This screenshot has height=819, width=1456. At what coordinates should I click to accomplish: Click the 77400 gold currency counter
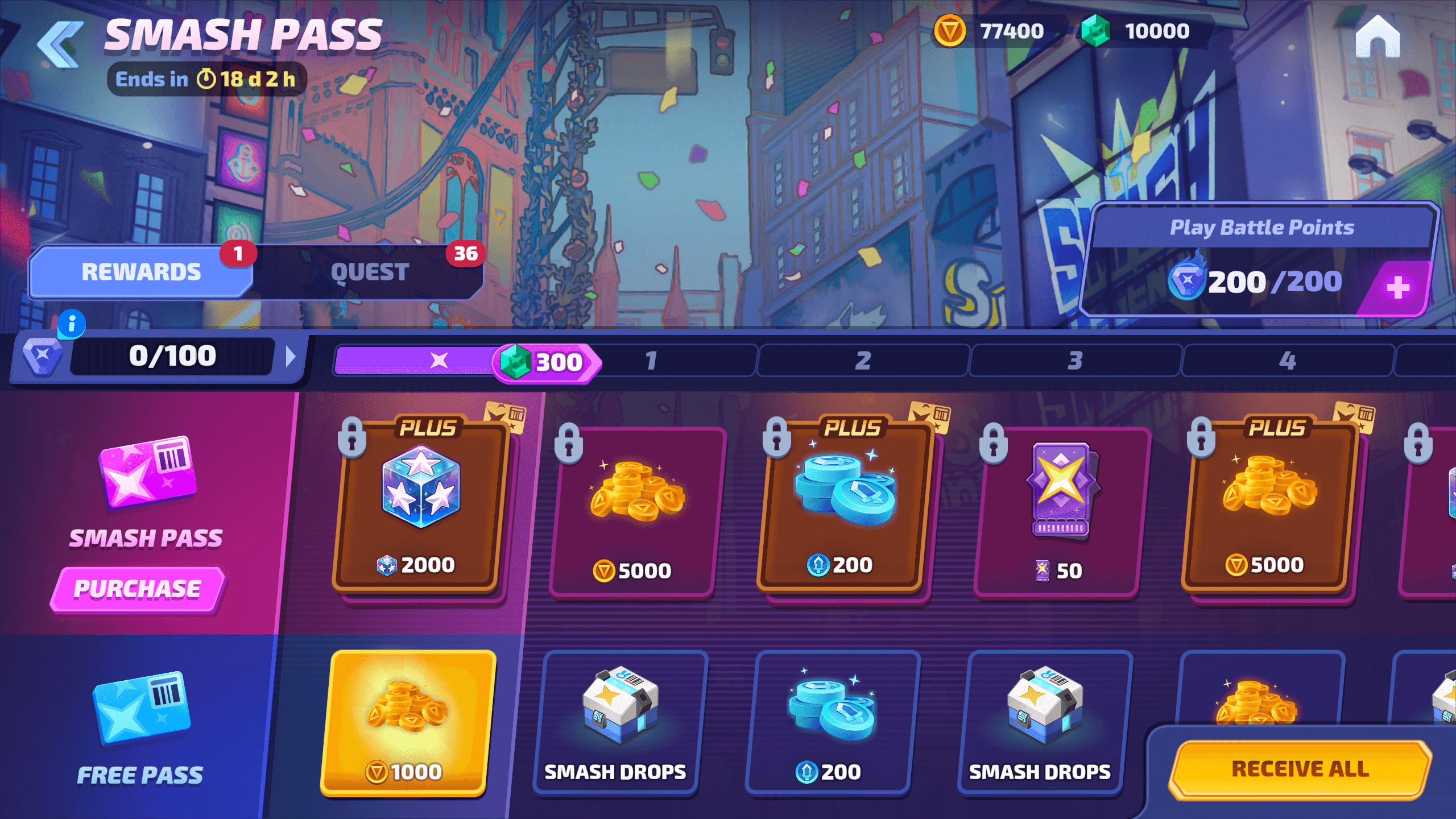click(x=991, y=31)
